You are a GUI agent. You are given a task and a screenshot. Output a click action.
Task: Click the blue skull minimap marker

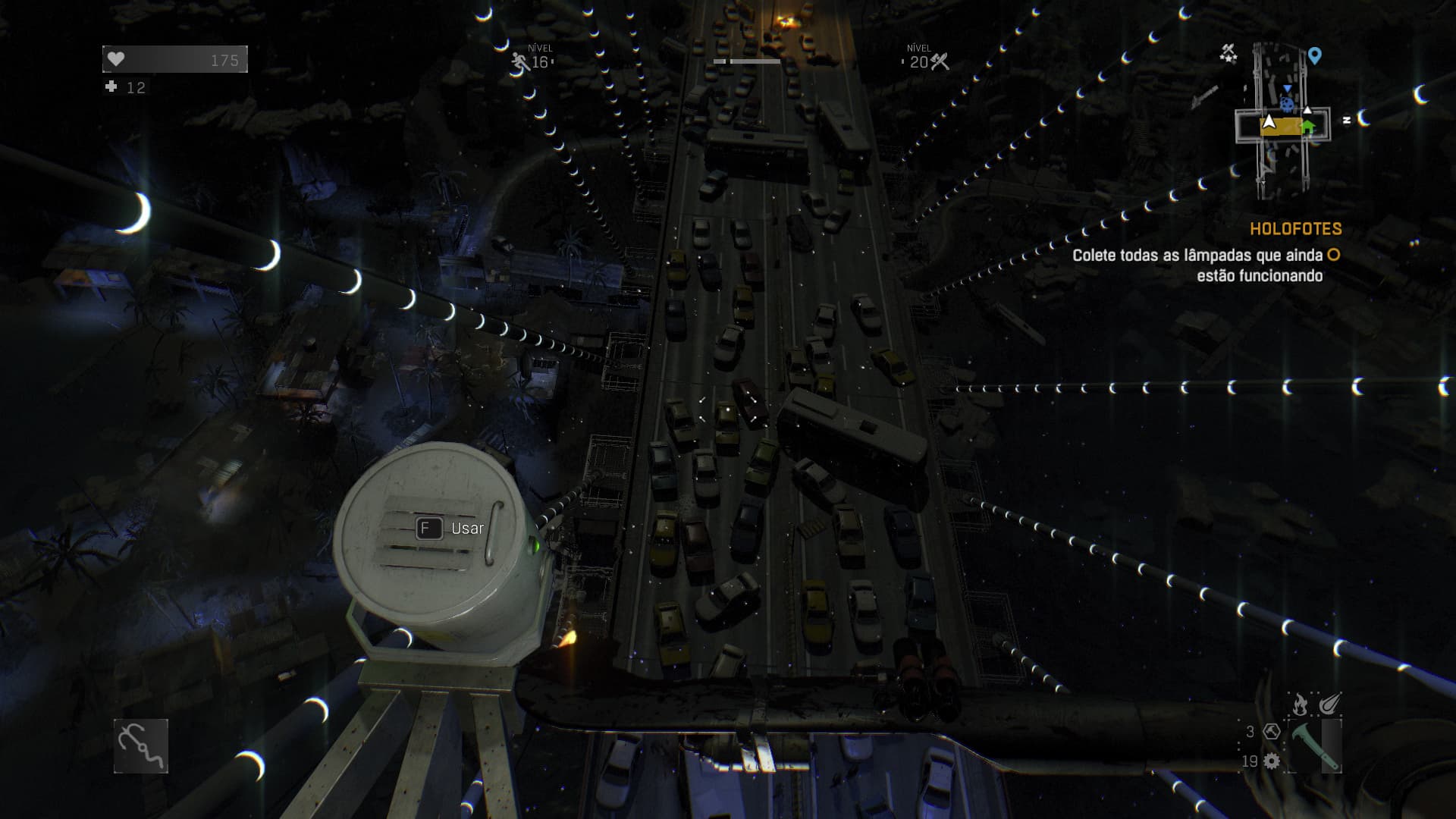(1288, 105)
